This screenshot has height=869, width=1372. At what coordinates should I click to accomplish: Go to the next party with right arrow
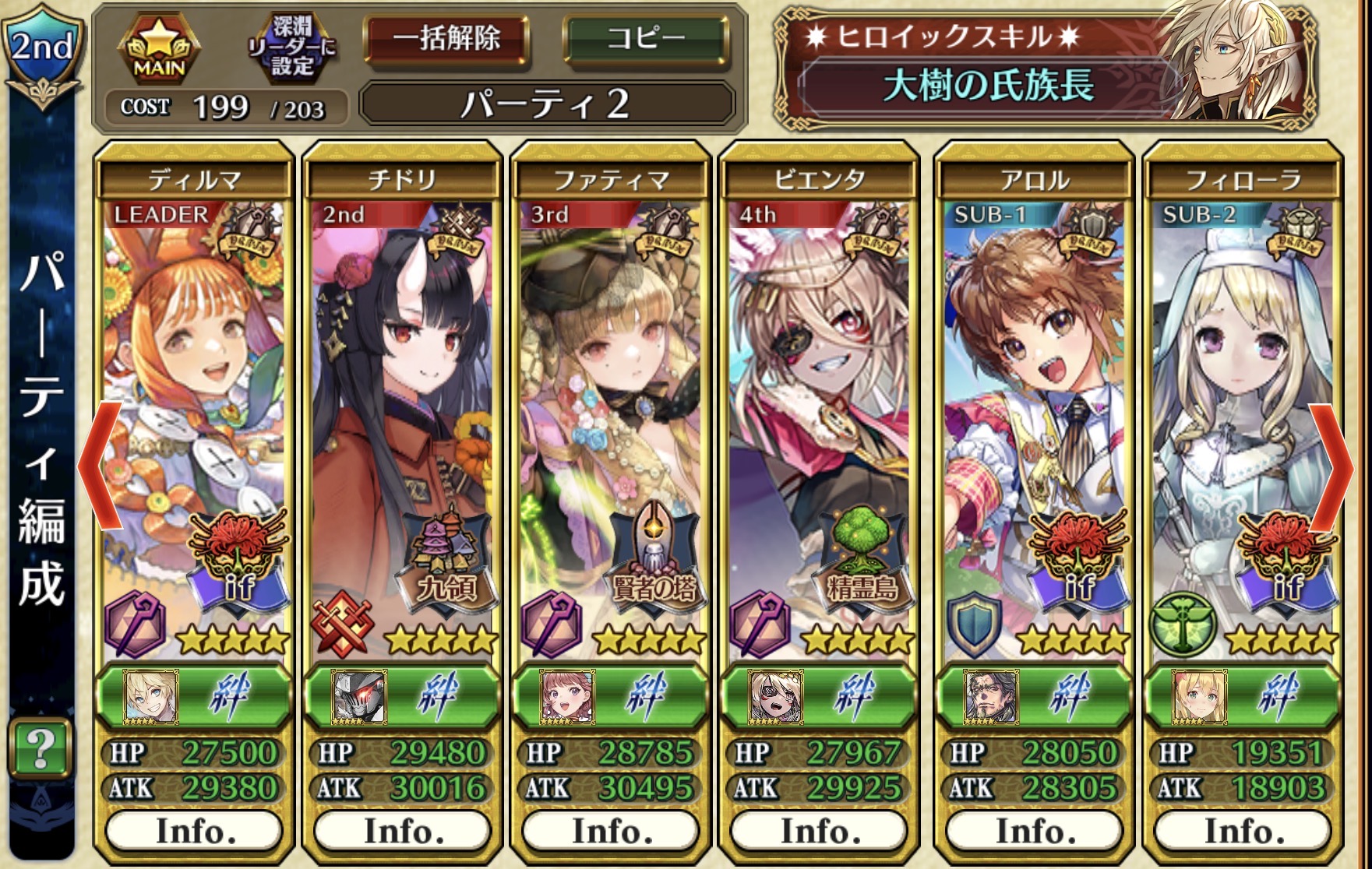click(x=1332, y=467)
